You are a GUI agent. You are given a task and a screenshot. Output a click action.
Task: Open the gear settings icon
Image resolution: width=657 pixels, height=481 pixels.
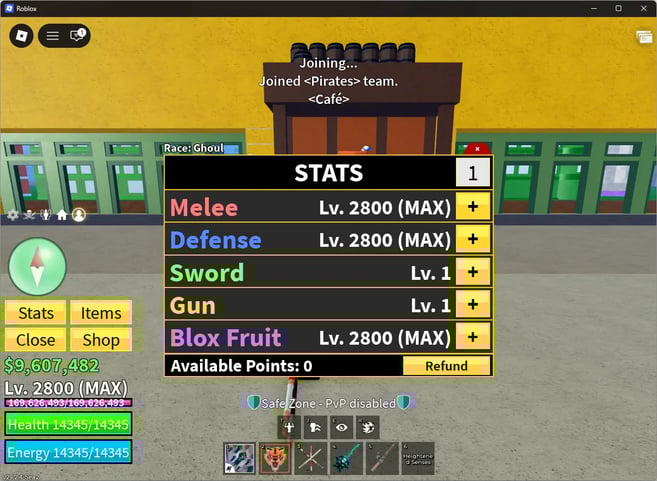13,215
